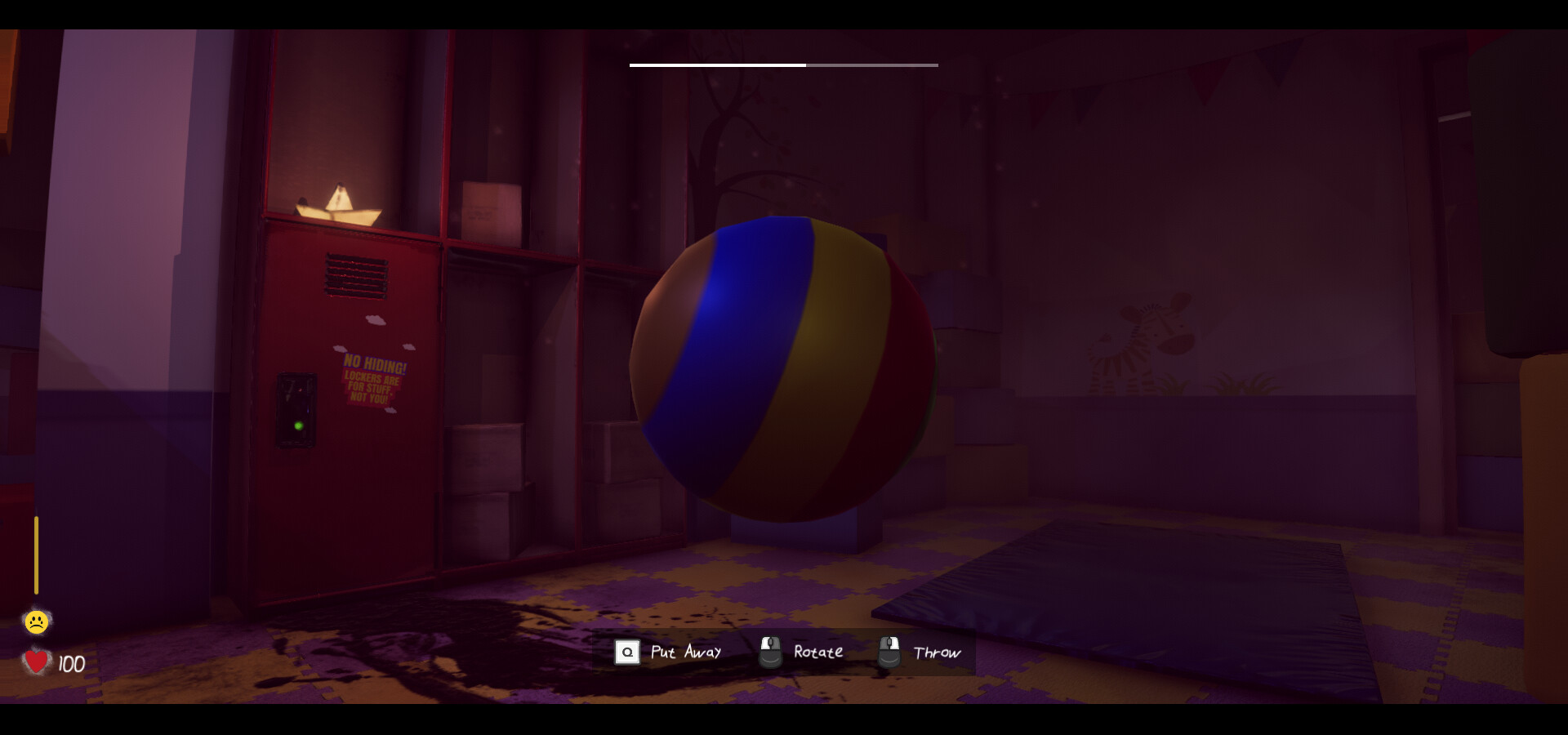Select the Put Away action label
Image resolution: width=1568 pixels, height=735 pixels.
pos(686,652)
